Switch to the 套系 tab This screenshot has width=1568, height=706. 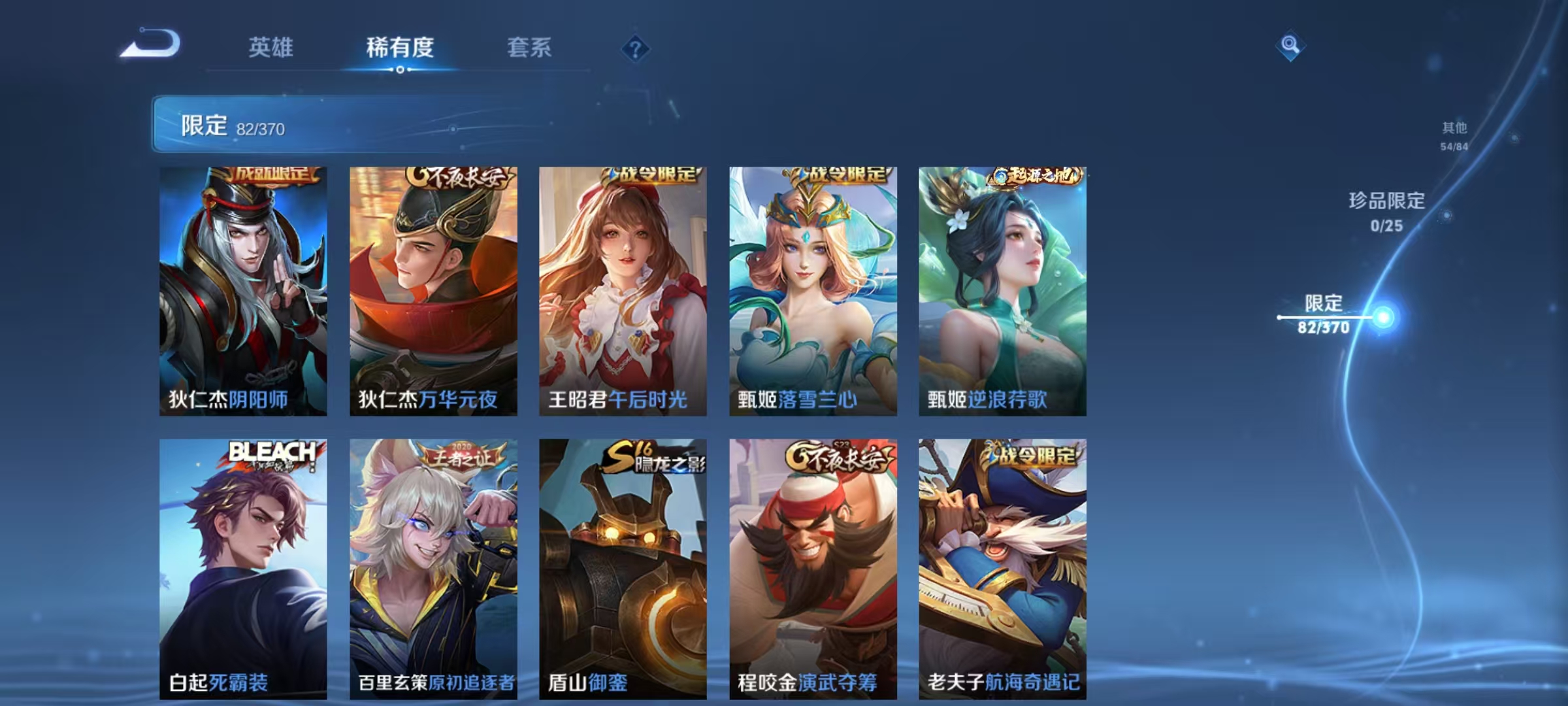tap(529, 48)
